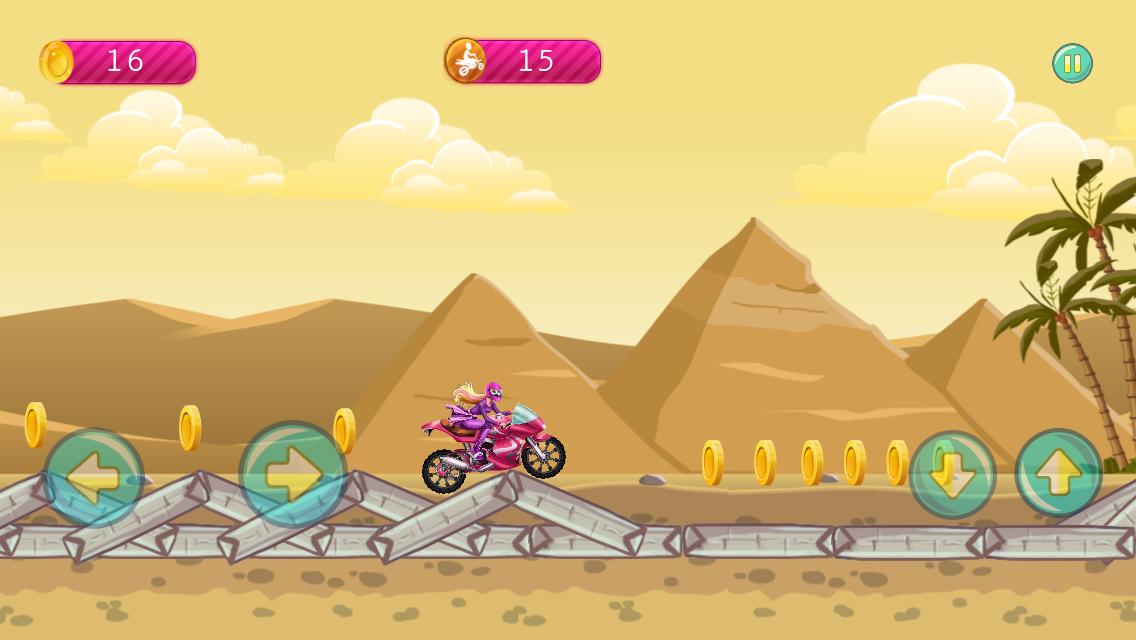Hit the down arrow control button
Viewport: 1136px width, 640px height.
click(x=952, y=475)
